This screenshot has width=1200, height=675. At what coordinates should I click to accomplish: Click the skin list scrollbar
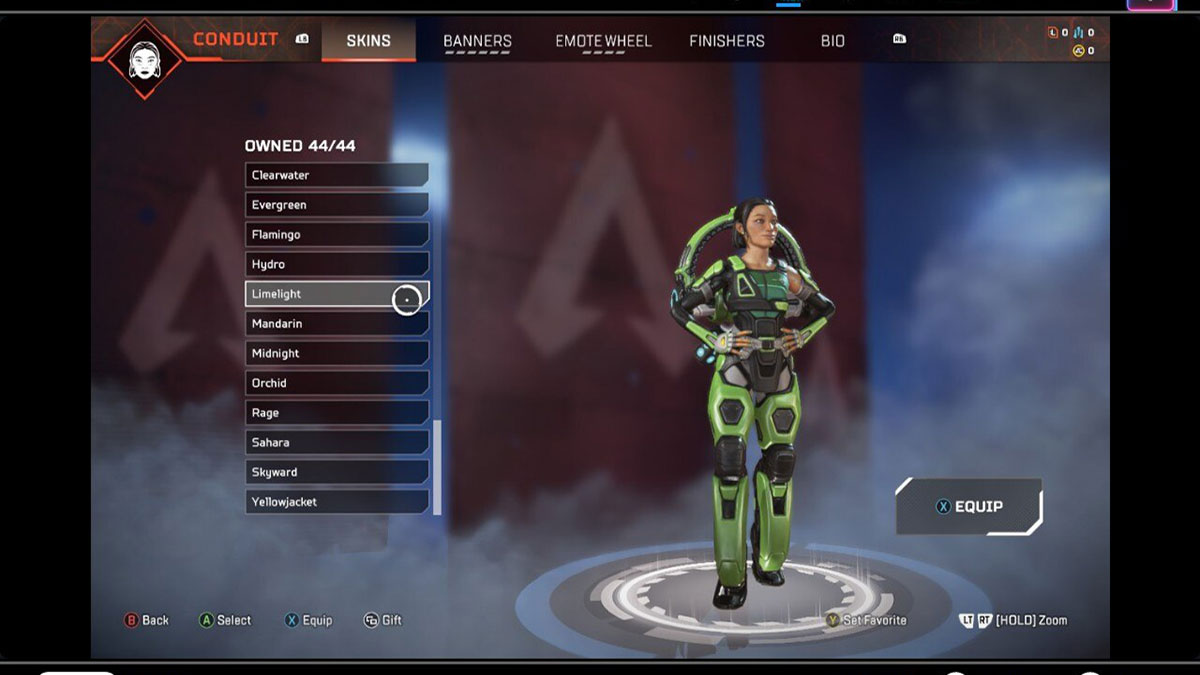coord(436,465)
